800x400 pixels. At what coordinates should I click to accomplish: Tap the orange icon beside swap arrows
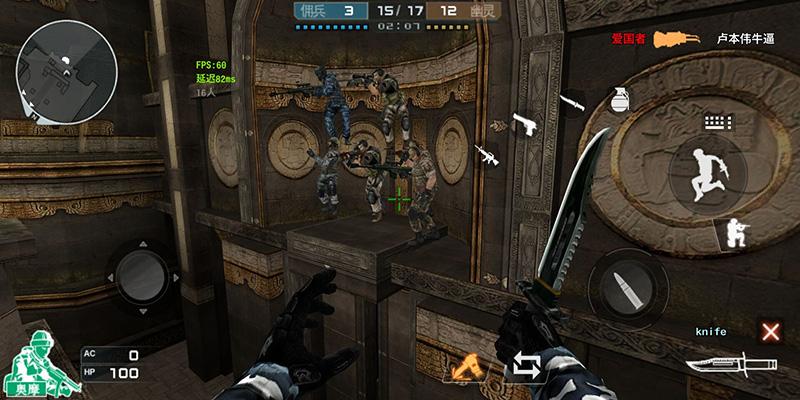pos(466,369)
